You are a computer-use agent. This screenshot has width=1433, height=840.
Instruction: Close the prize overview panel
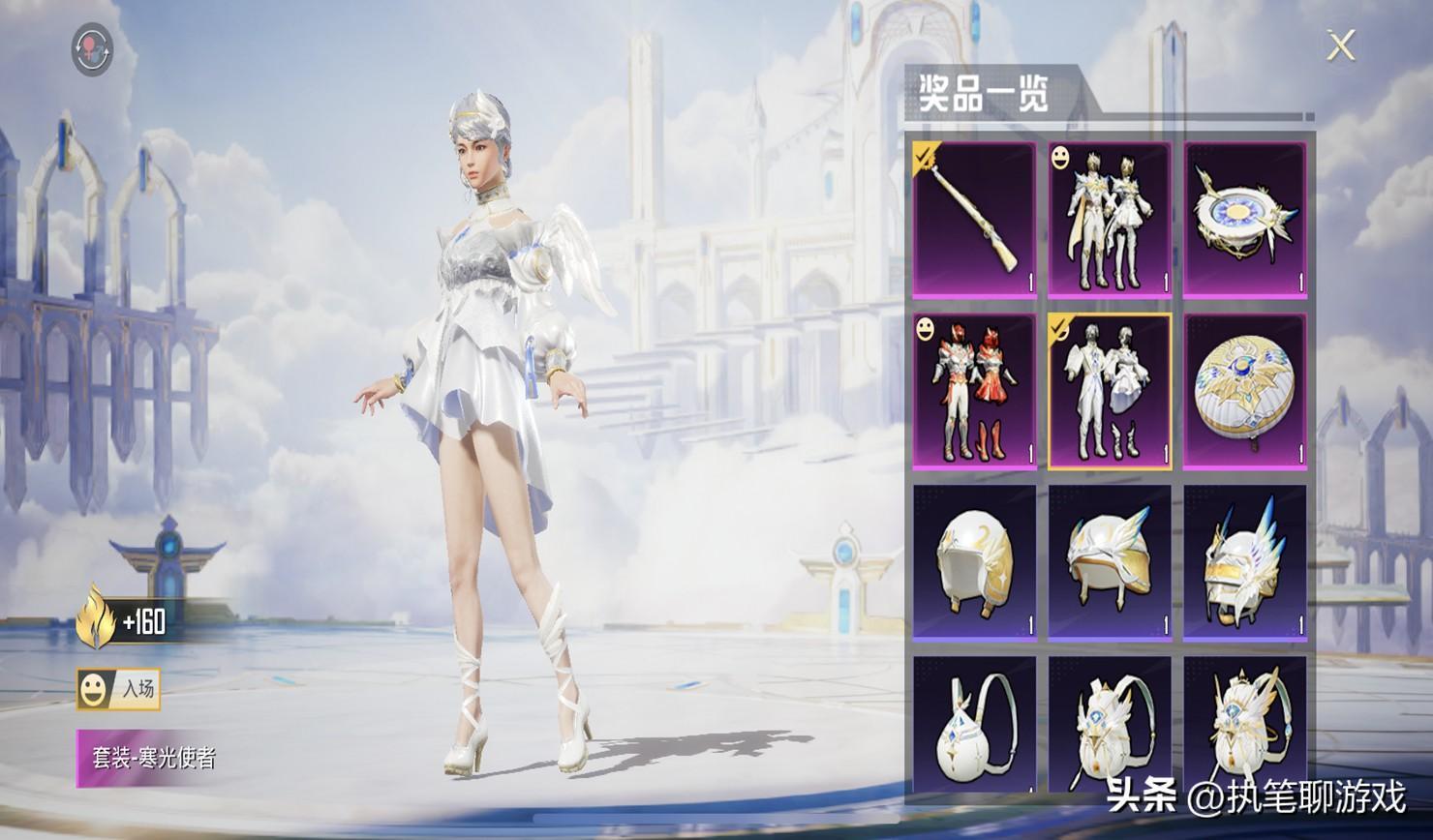click(x=1340, y=45)
